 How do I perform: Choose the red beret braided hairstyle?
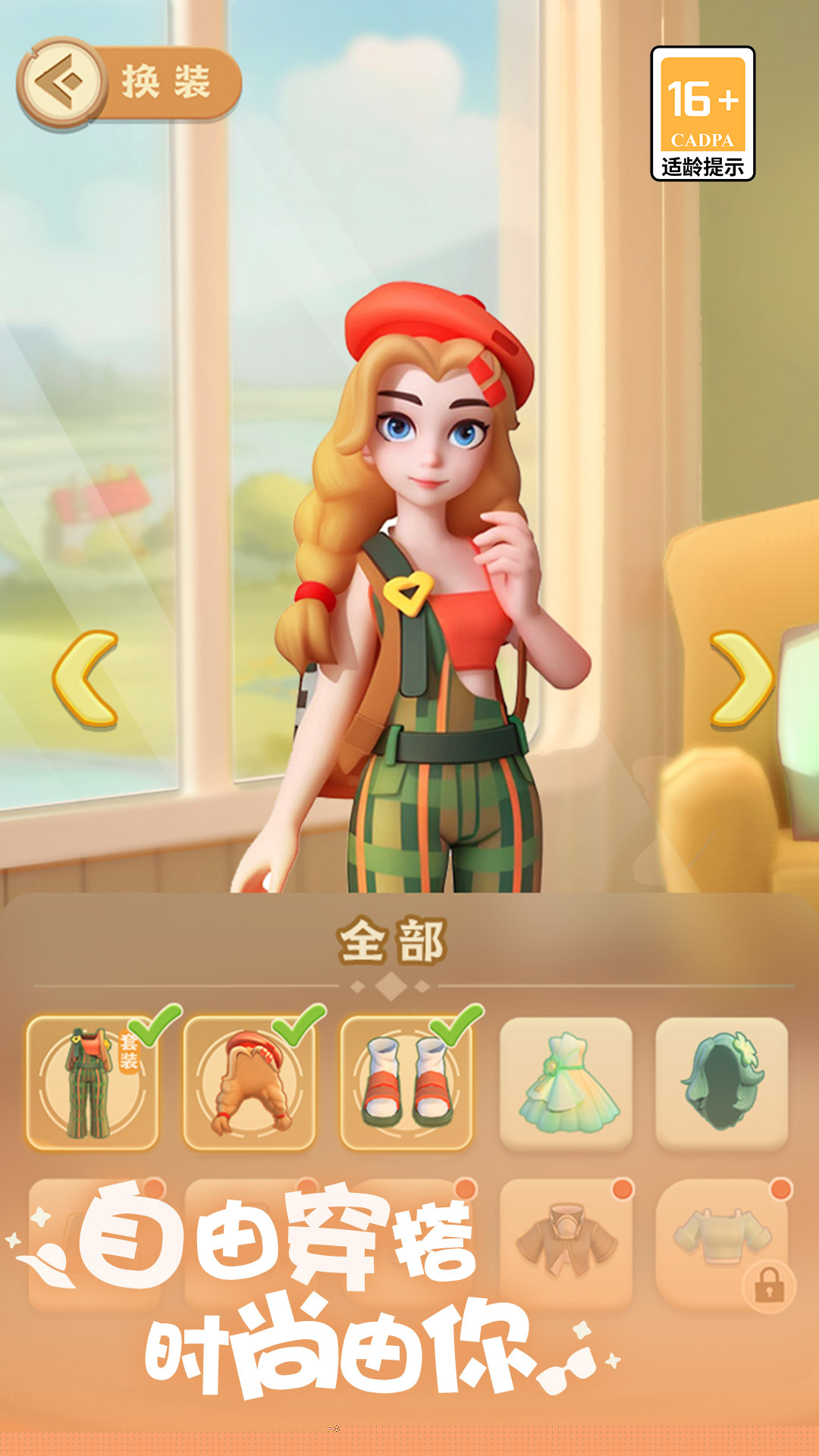click(249, 1082)
